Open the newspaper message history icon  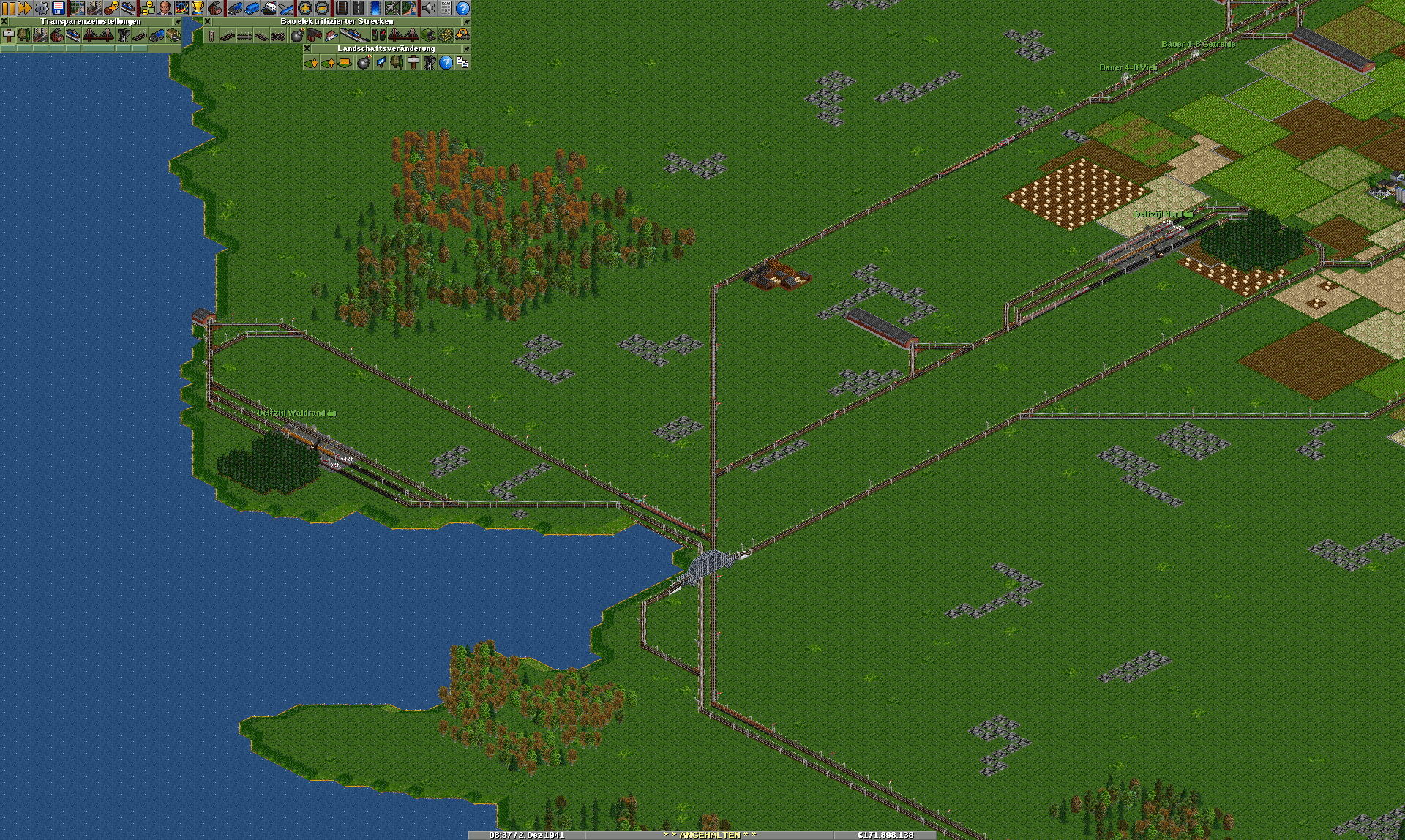pyautogui.click(x=446, y=8)
